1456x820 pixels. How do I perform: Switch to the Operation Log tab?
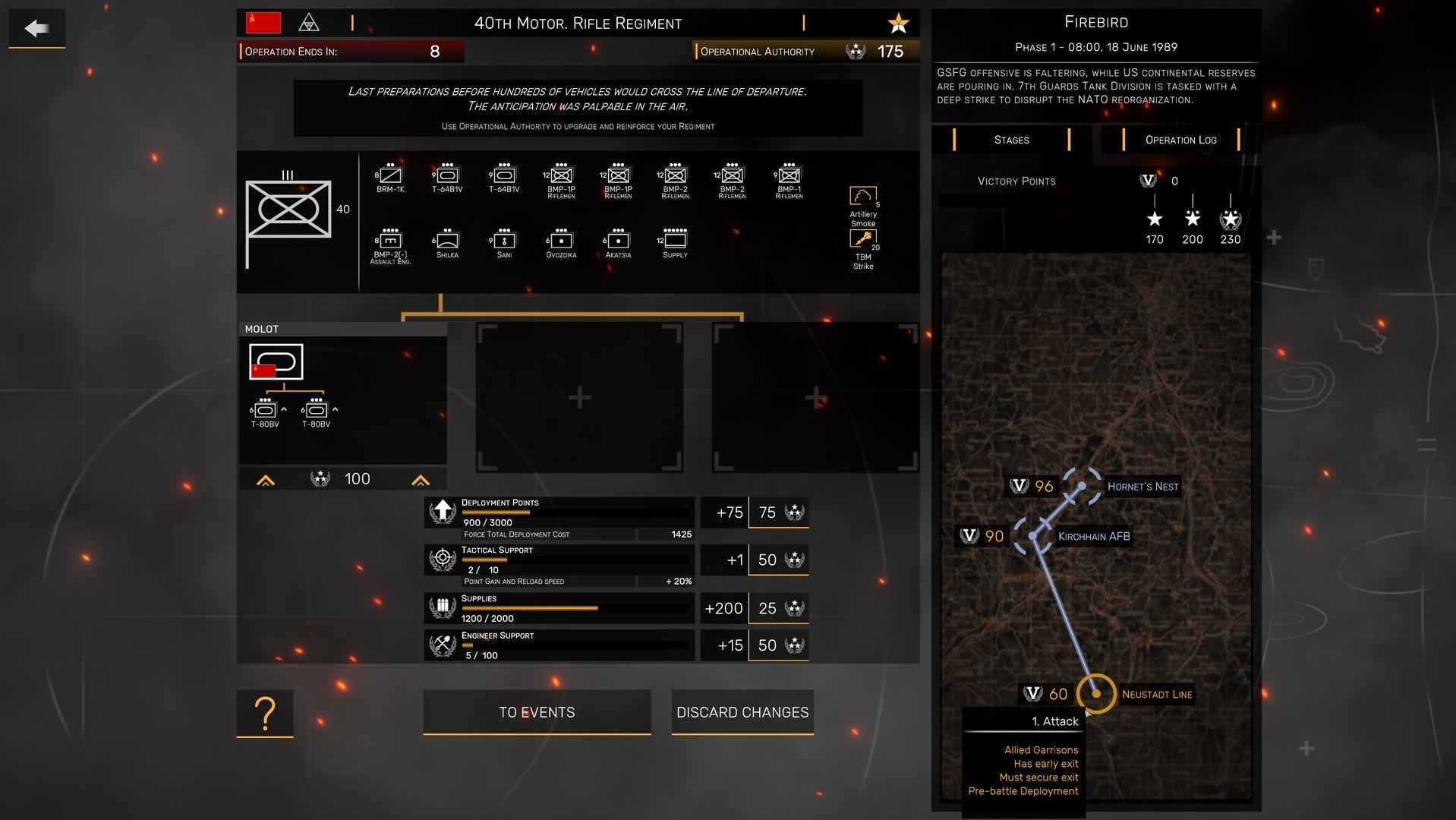pyautogui.click(x=1180, y=140)
